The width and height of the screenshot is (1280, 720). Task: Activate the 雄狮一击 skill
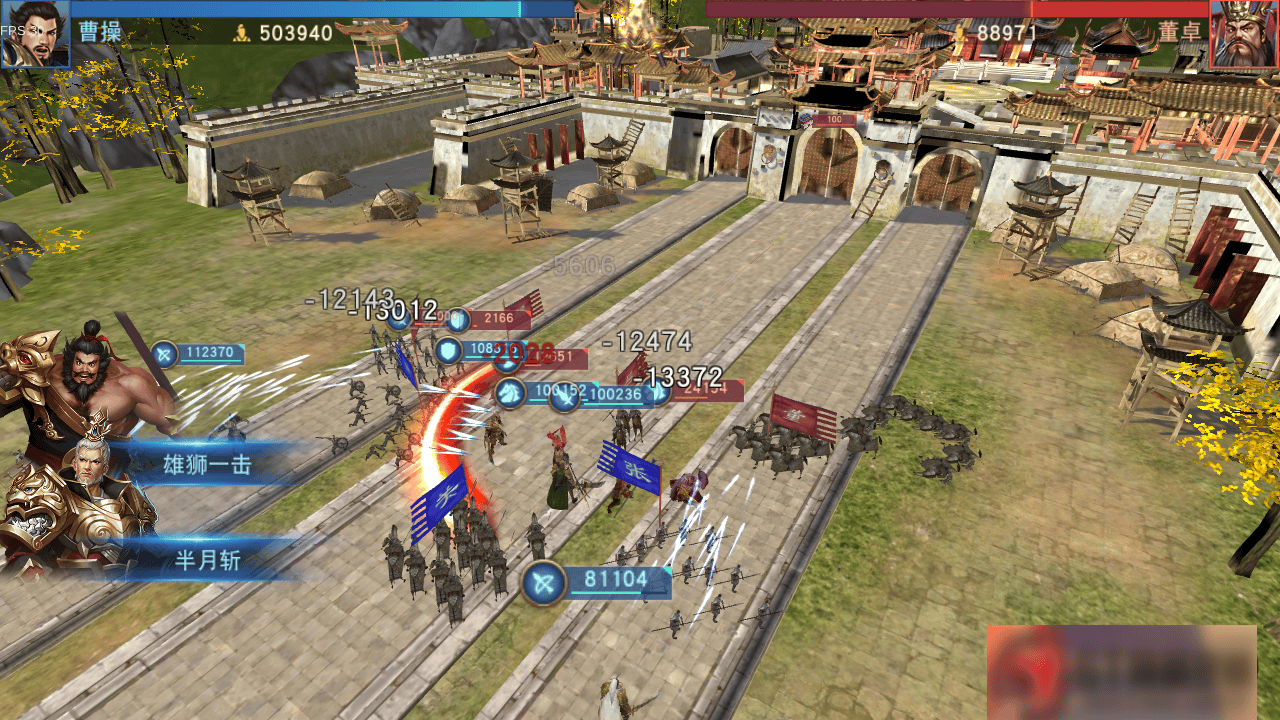coord(208,464)
